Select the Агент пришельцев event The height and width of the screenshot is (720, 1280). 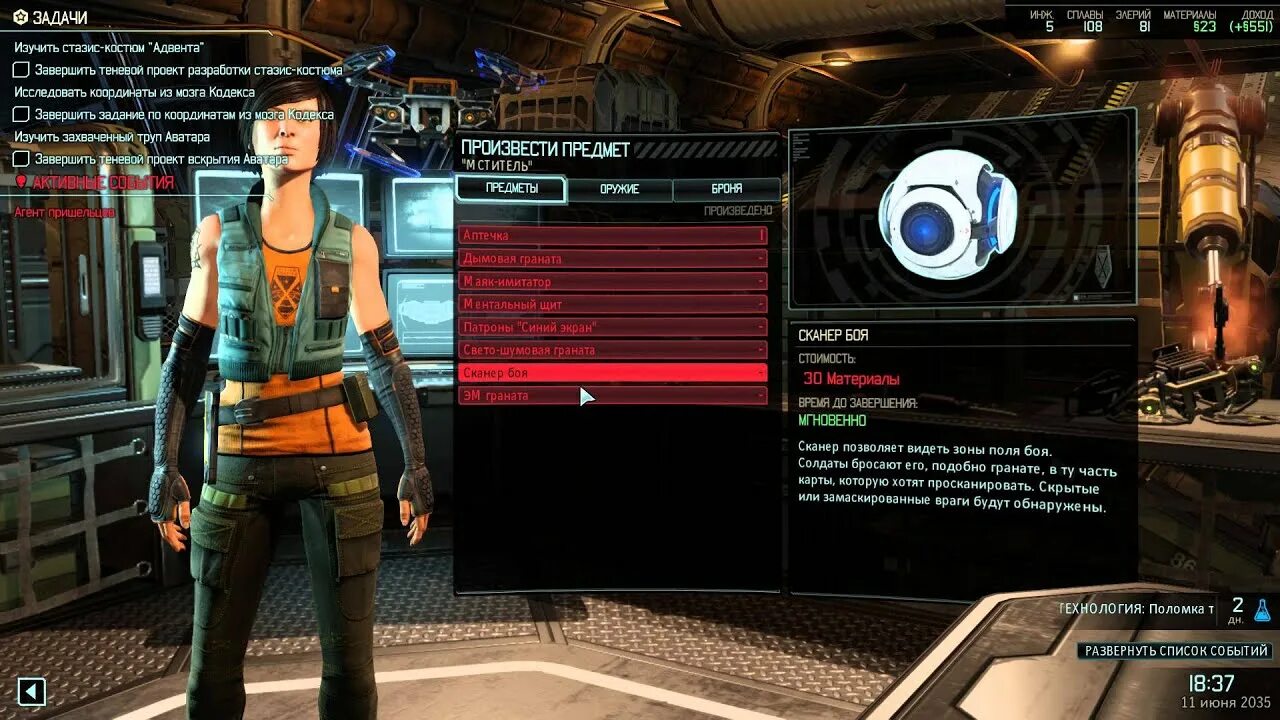64,212
